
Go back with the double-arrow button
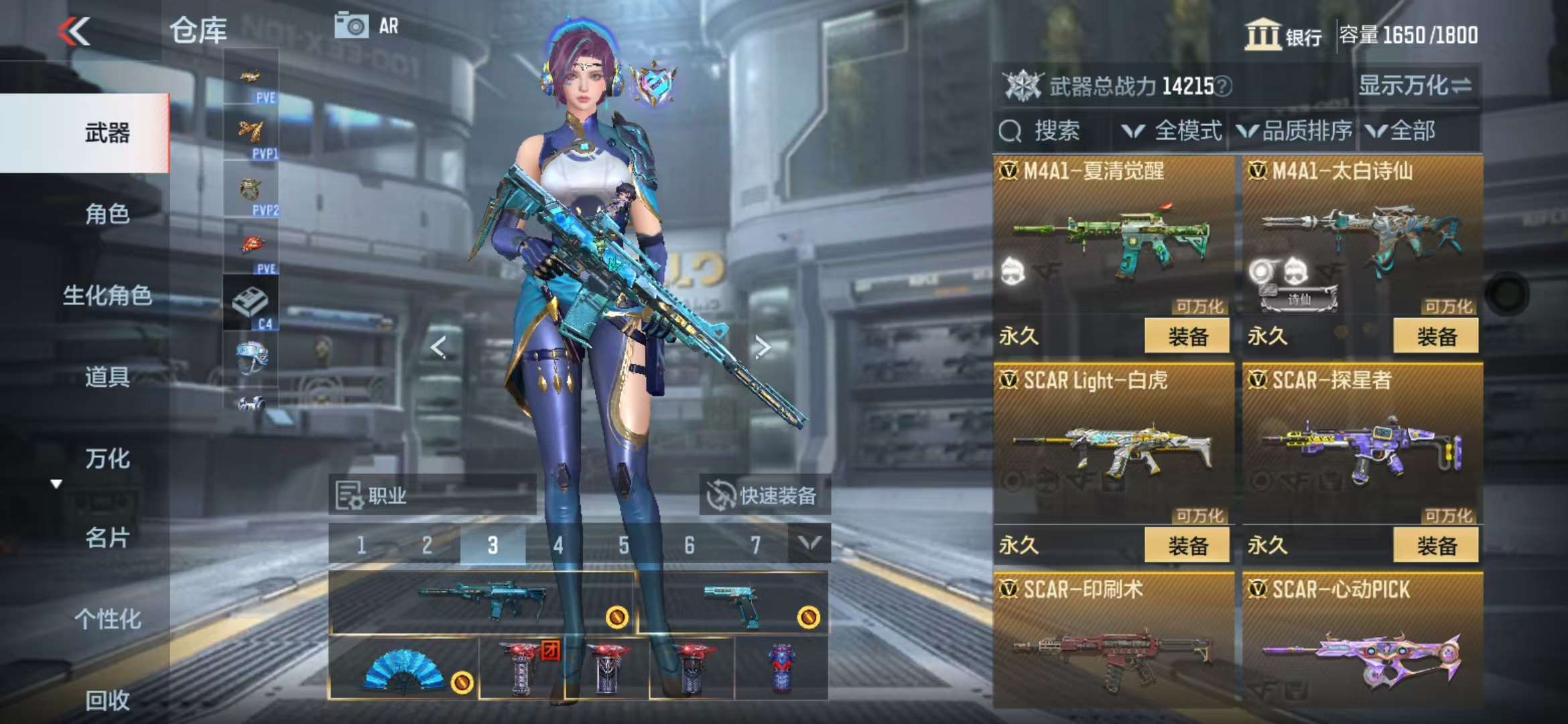click(x=74, y=32)
